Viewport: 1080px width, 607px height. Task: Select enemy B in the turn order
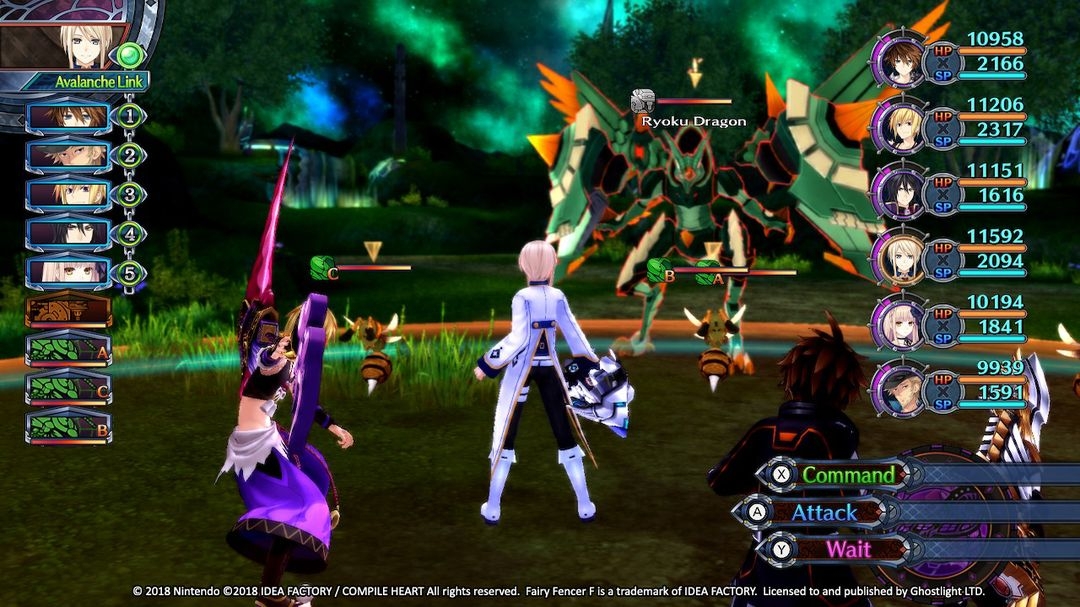[x=68, y=427]
